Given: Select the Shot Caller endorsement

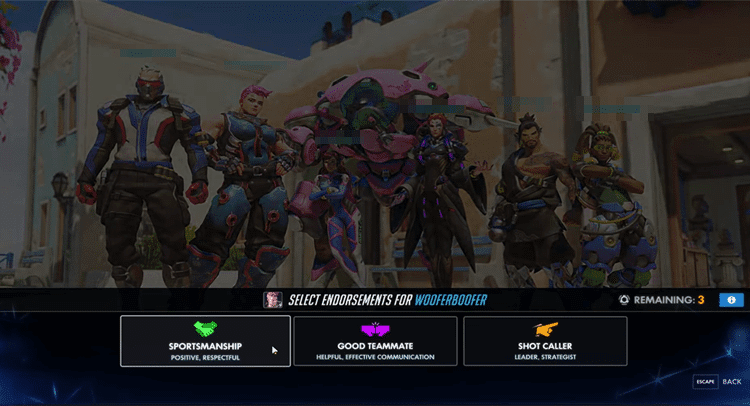Looking at the screenshot, I should (545, 341).
